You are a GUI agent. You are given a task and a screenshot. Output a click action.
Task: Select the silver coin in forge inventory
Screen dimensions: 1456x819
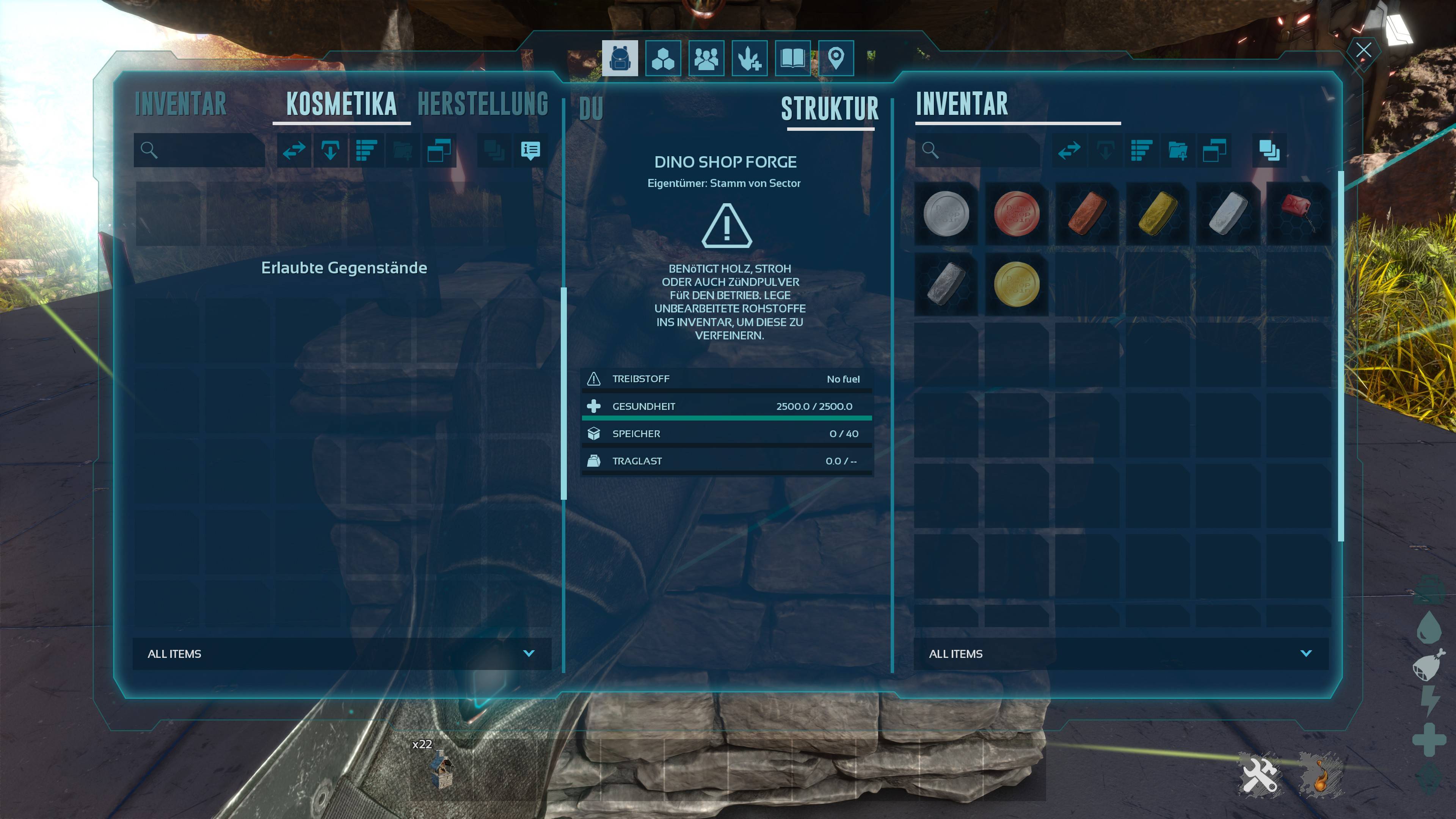[x=946, y=213]
